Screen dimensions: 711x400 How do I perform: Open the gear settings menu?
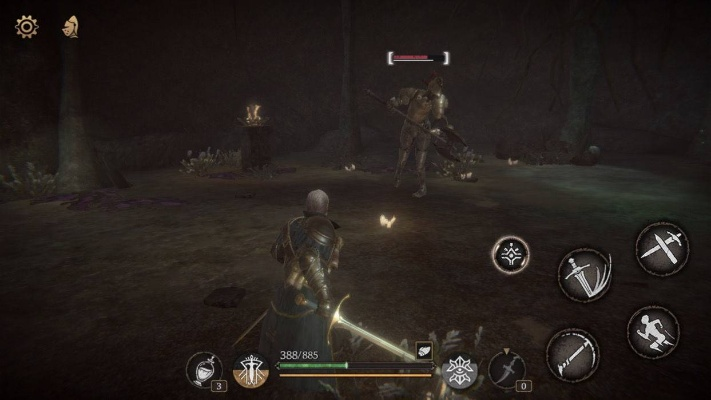pyautogui.click(x=26, y=27)
